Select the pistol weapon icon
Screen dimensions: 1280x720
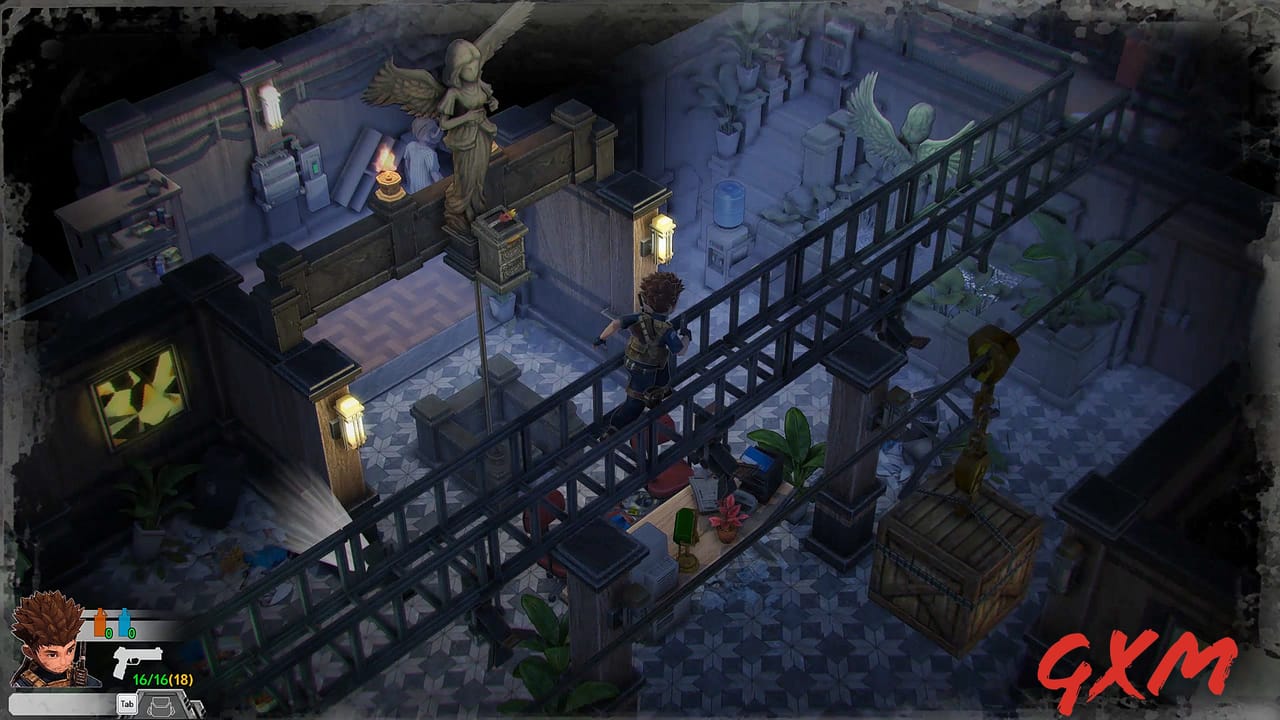(x=138, y=663)
